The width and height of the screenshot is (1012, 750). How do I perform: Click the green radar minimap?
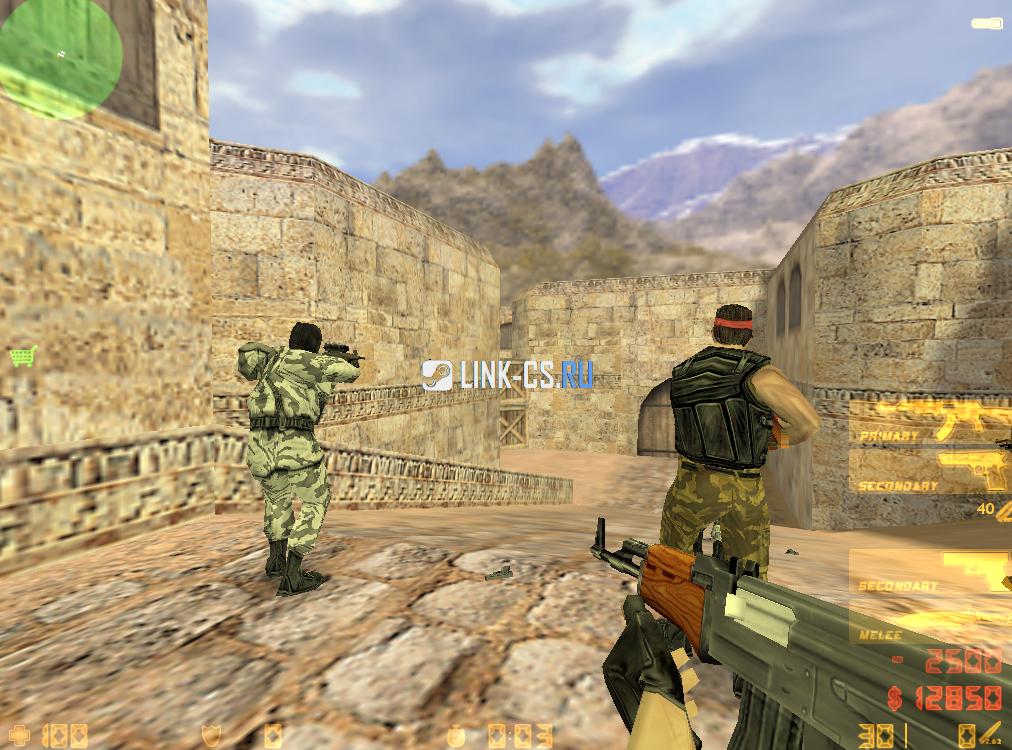coord(59,57)
